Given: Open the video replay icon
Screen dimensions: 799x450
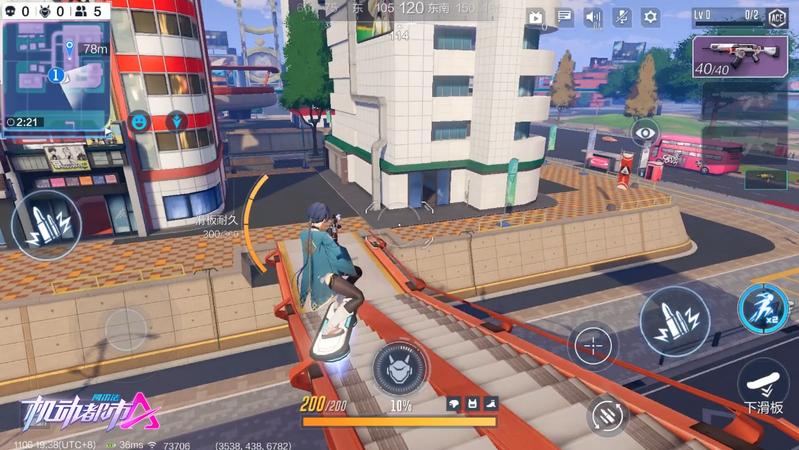Looking at the screenshot, I should point(536,17).
